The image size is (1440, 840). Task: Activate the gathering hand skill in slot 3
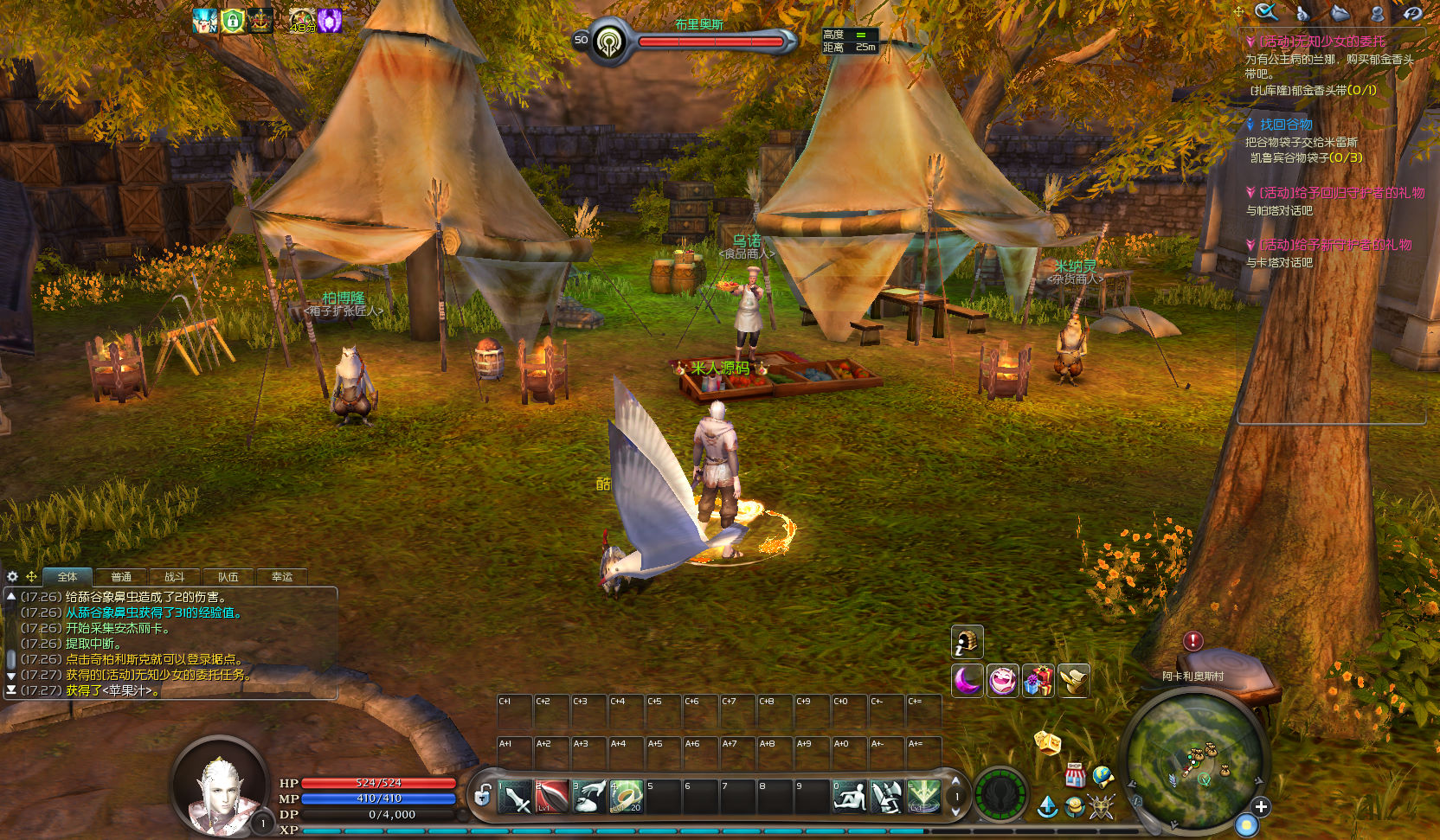(589, 797)
